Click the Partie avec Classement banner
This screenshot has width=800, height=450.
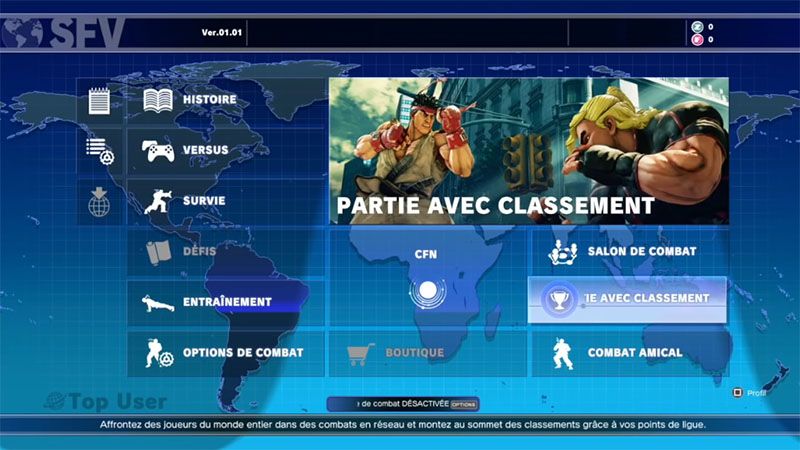click(x=528, y=152)
